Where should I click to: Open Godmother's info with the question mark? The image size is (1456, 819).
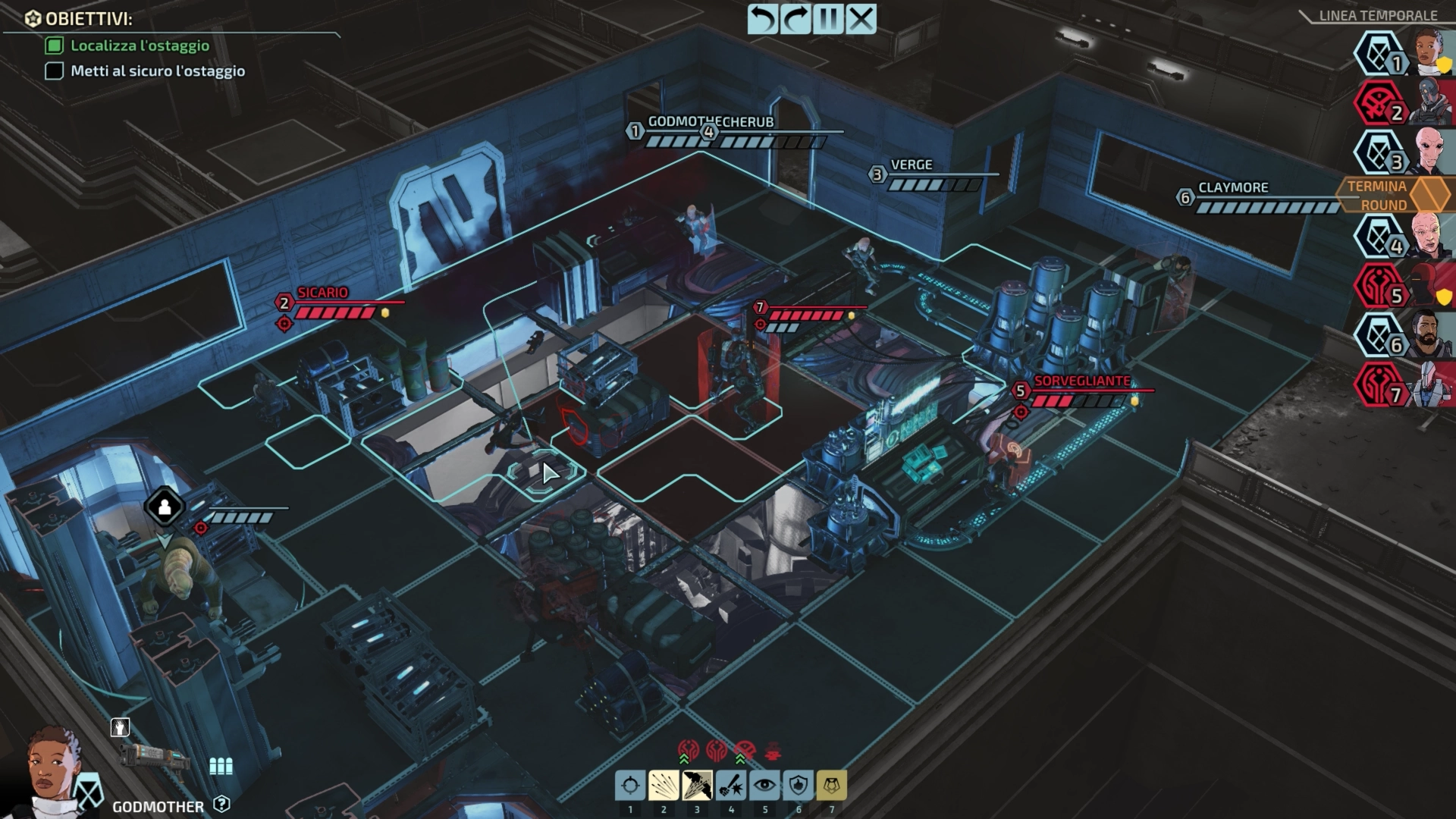click(x=221, y=804)
